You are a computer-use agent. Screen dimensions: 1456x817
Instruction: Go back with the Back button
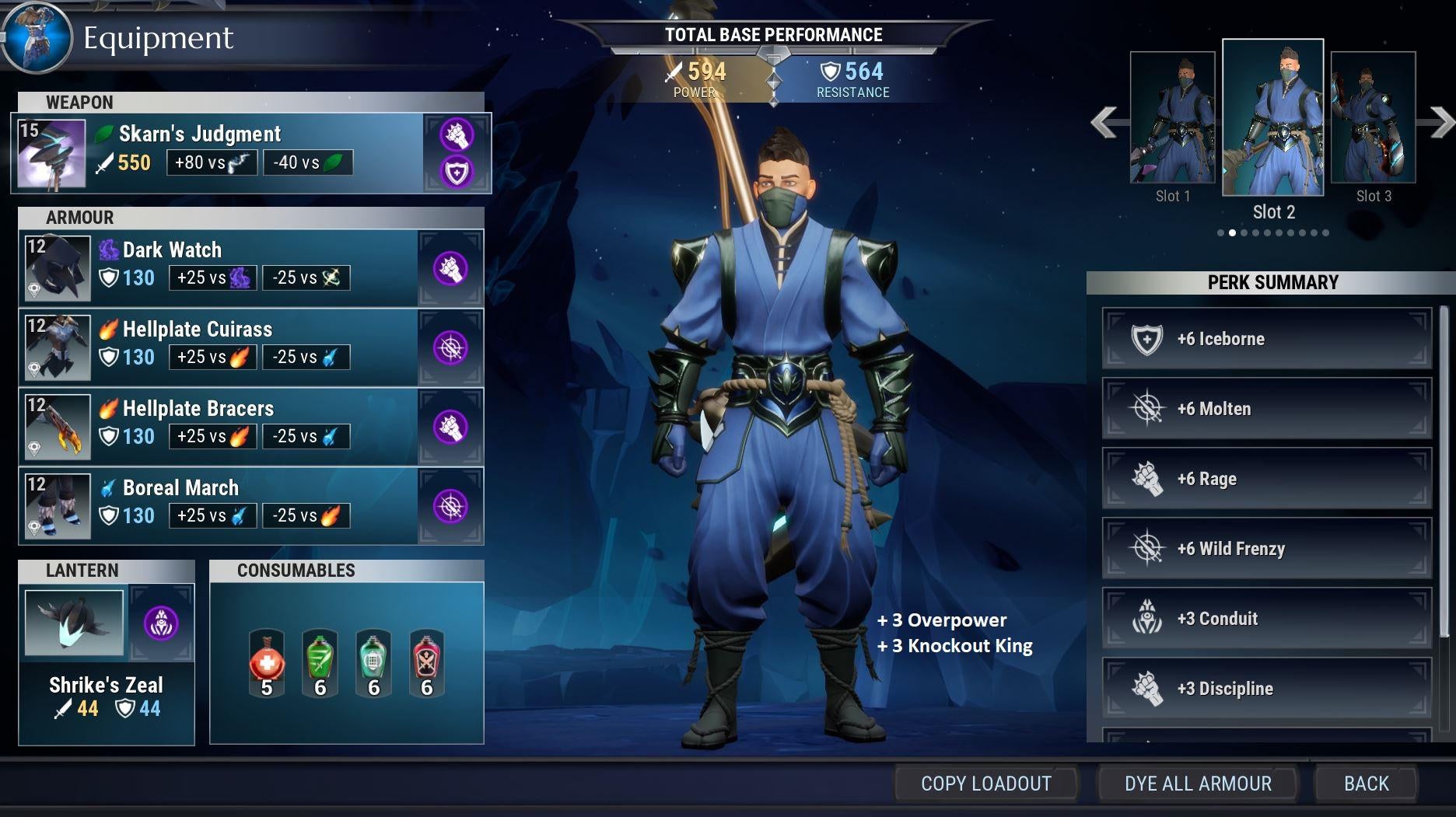1366,784
